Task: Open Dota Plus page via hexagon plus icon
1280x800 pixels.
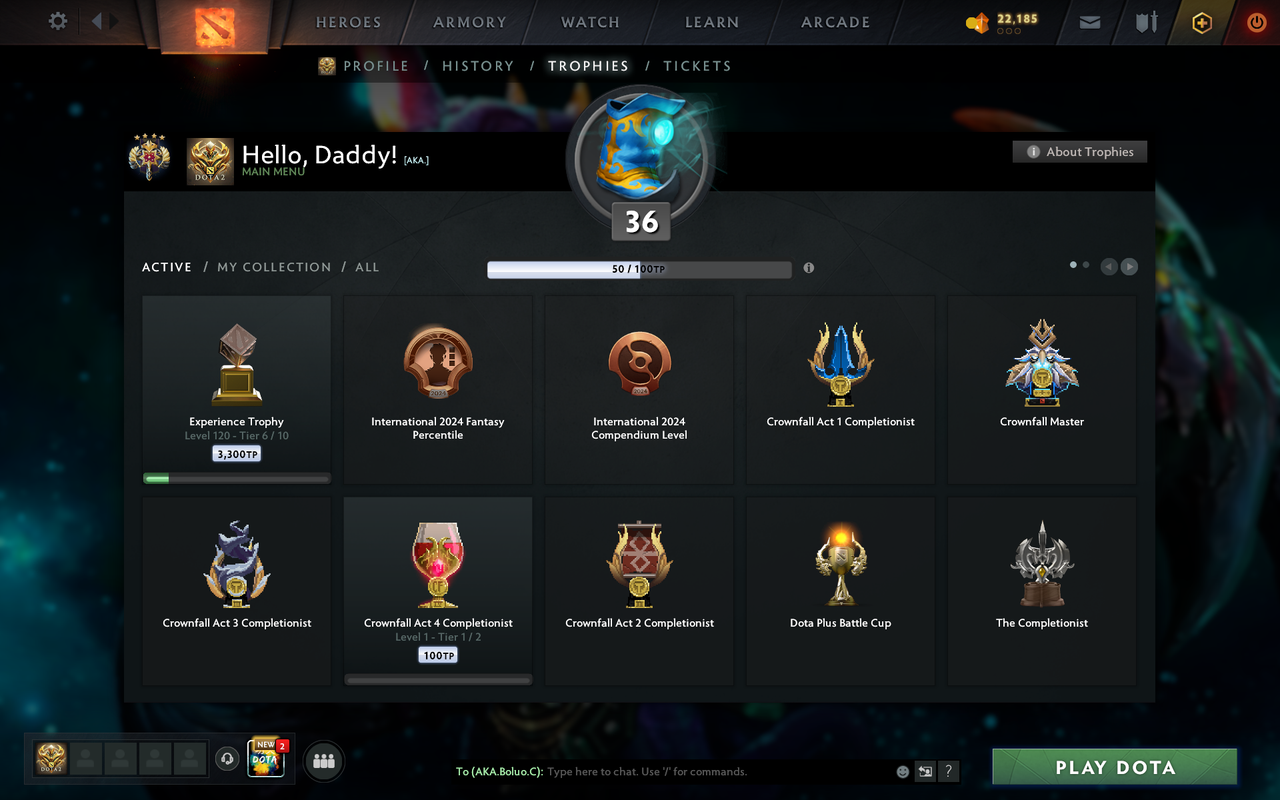Action: click(1201, 21)
